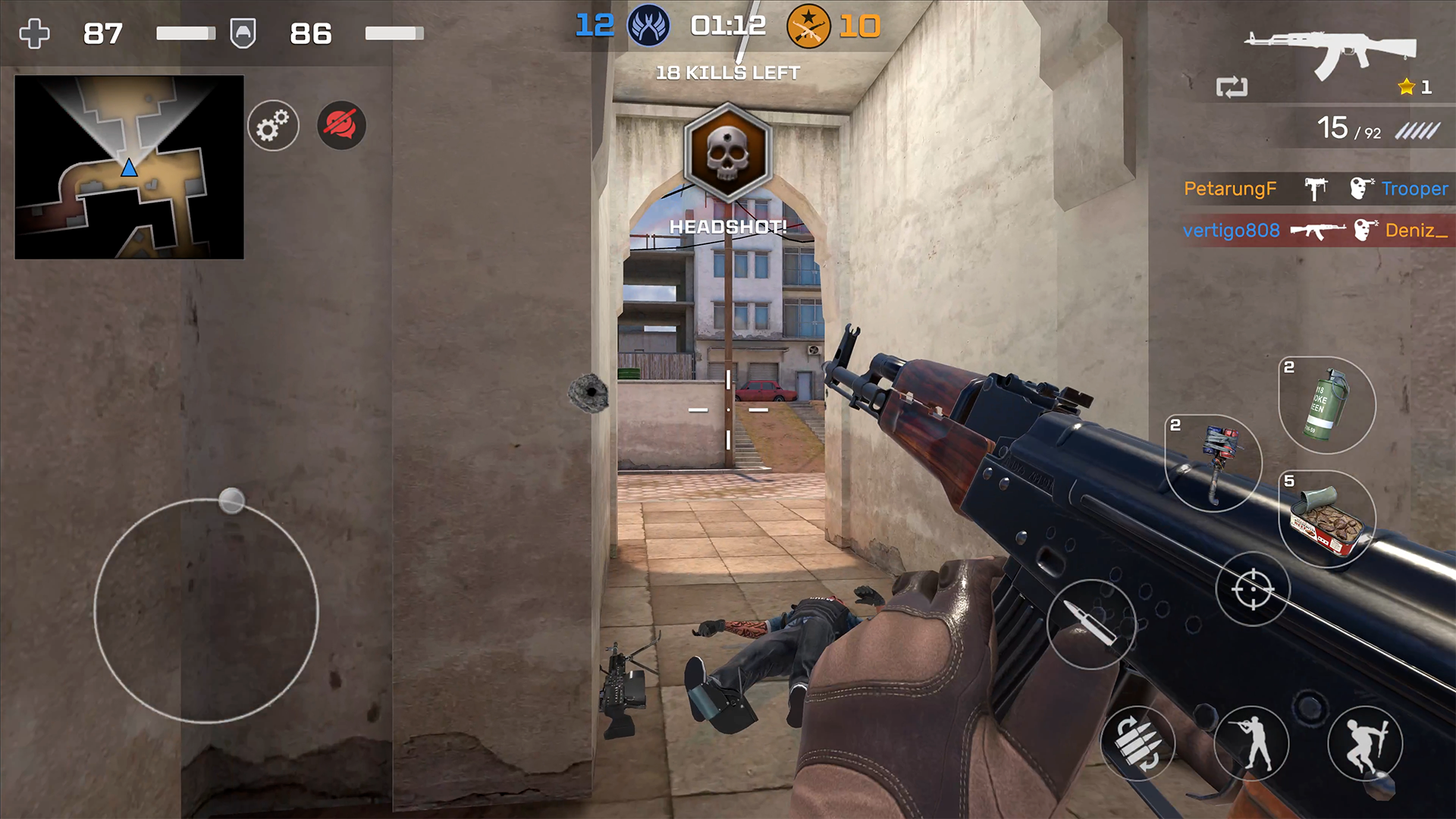Image resolution: width=1456 pixels, height=819 pixels.
Task: Select the M18 smoke grenade
Action: tap(1324, 406)
